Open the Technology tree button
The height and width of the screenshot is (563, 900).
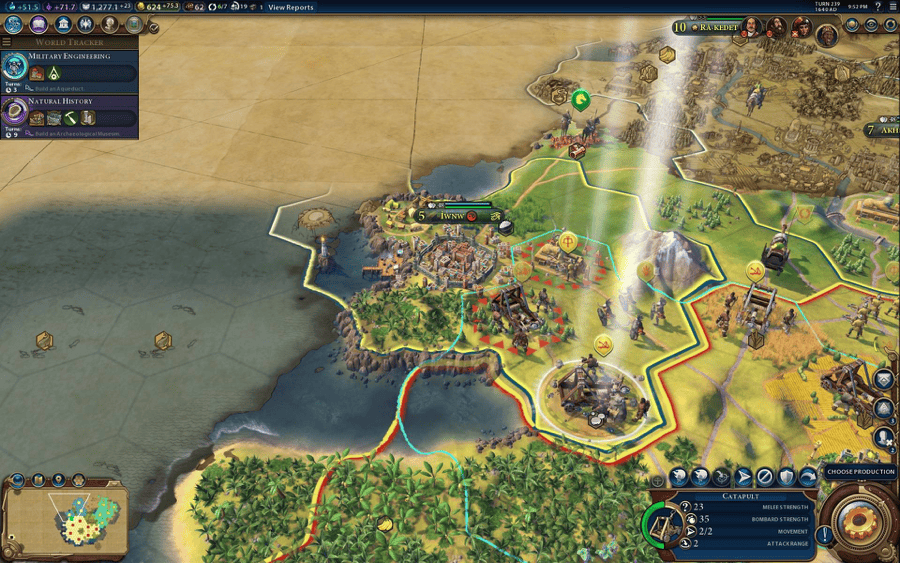pyautogui.click(x=14, y=24)
